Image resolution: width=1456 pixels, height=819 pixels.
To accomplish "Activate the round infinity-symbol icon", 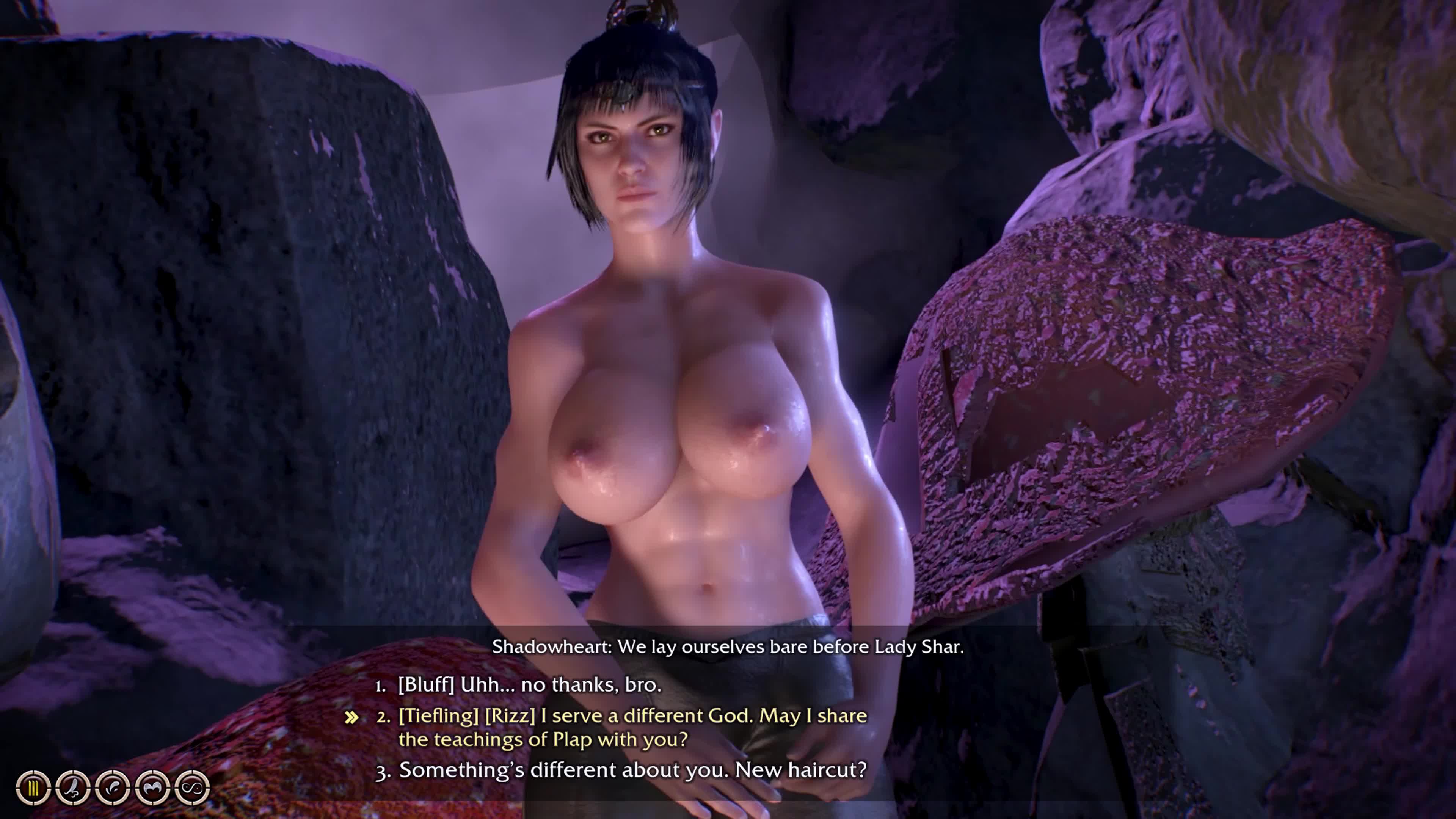I will pos(192,788).
